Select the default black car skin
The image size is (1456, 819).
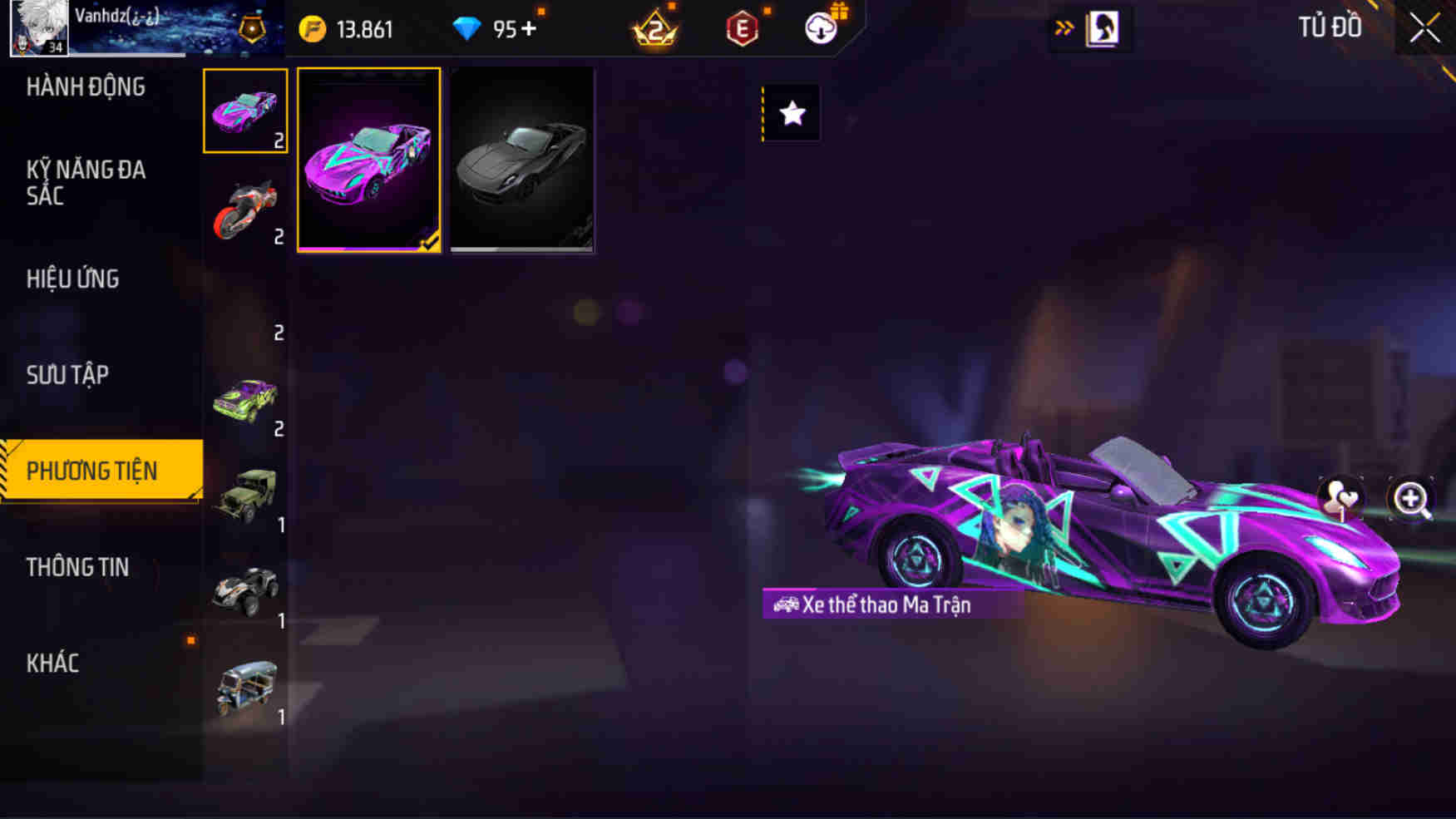point(521,160)
